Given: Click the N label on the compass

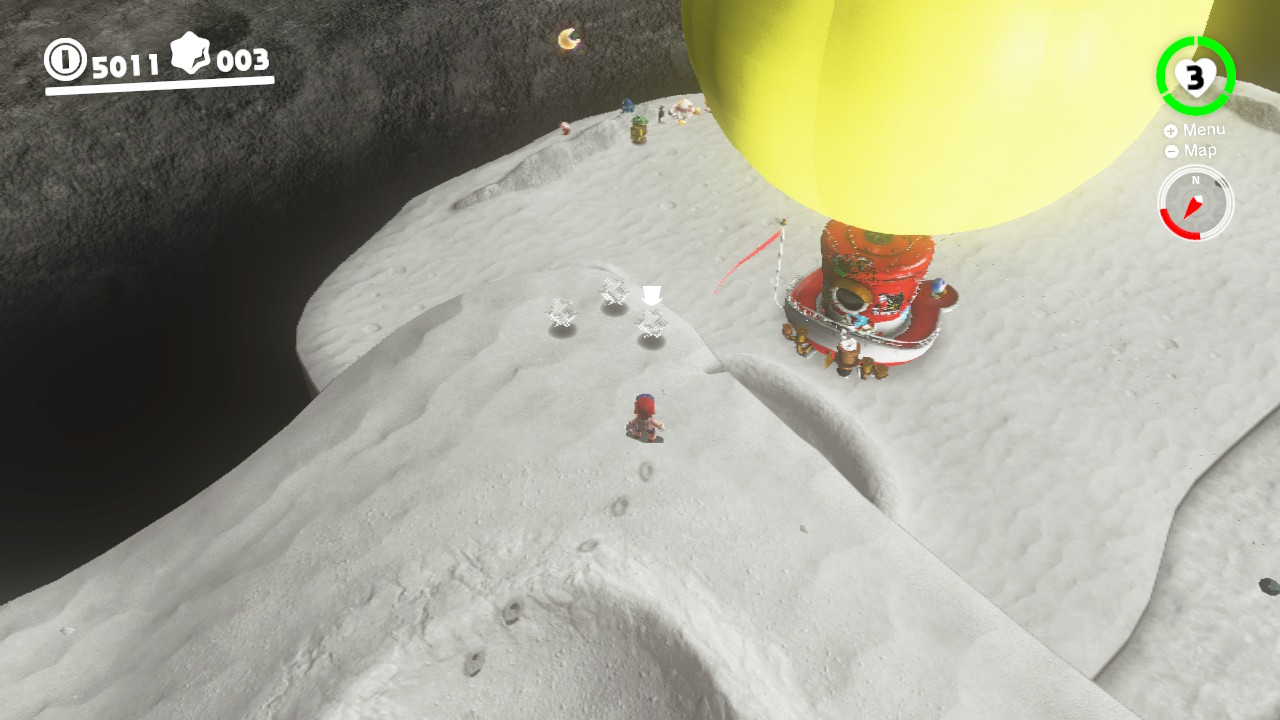Looking at the screenshot, I should (x=1195, y=179).
